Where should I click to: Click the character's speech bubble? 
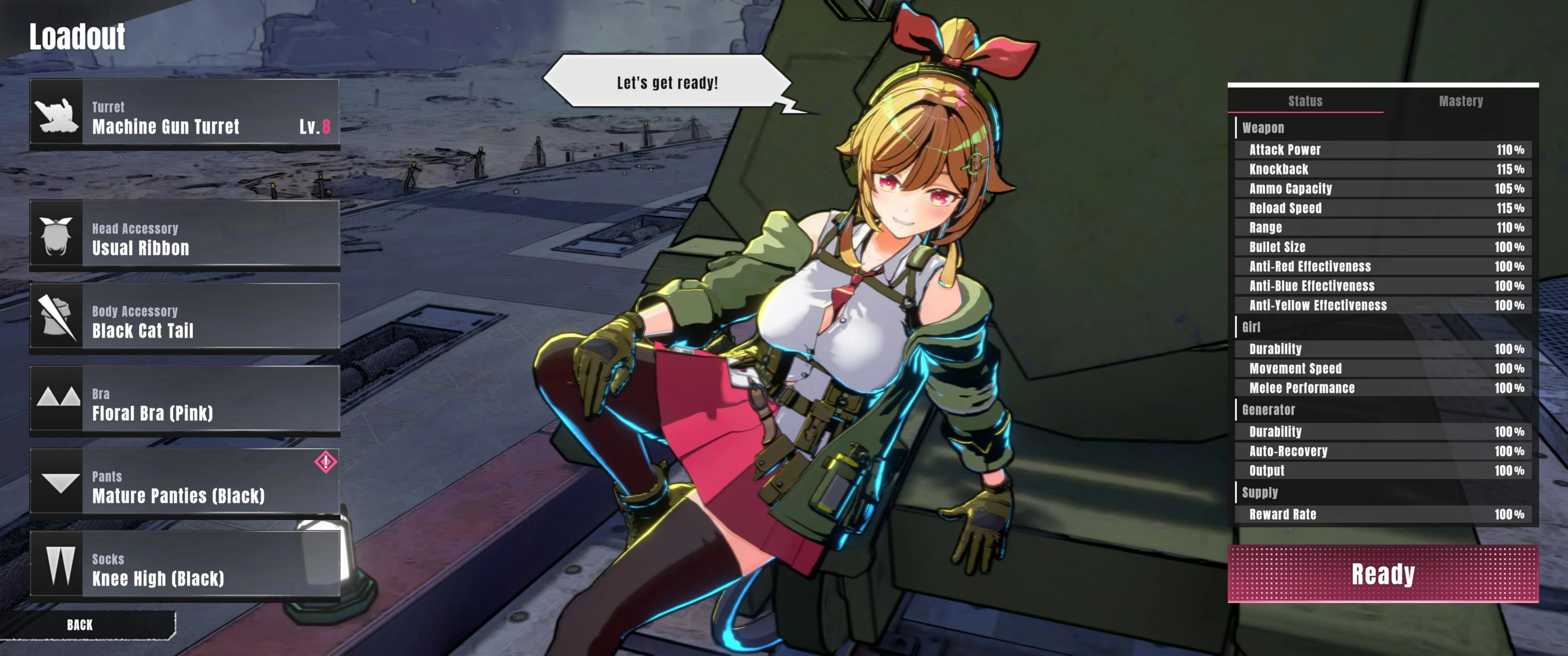667,82
